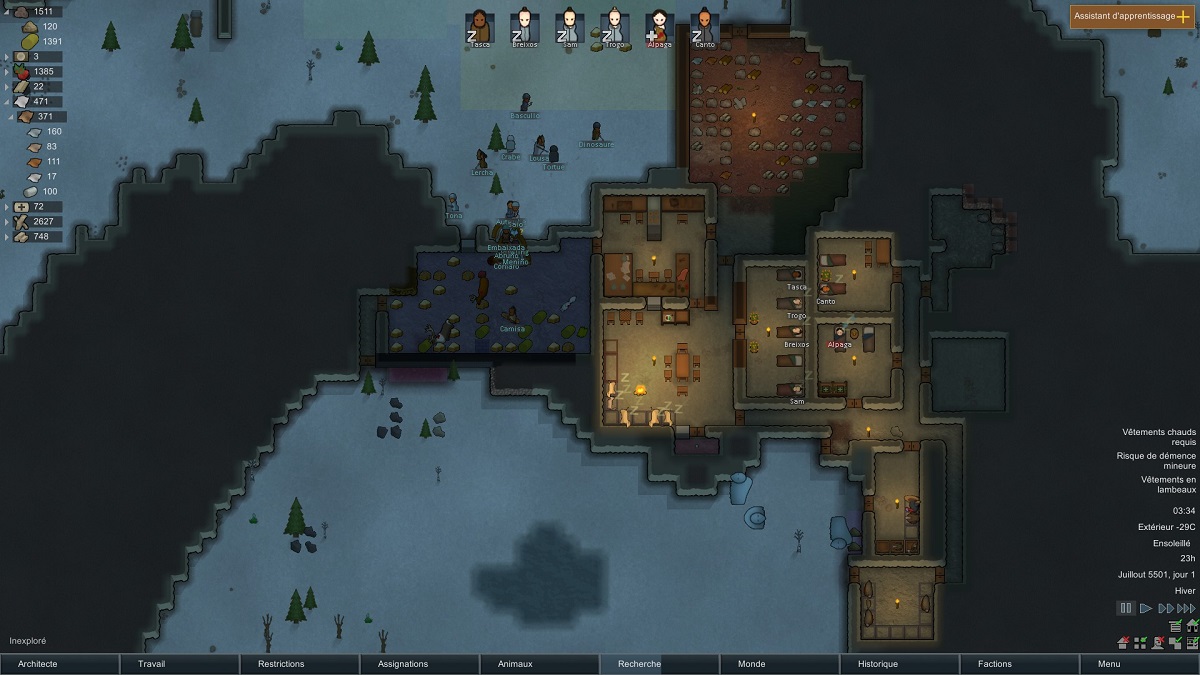The height and width of the screenshot is (675, 1200).
Task: Open the Restrictions tab
Action: tap(300, 664)
